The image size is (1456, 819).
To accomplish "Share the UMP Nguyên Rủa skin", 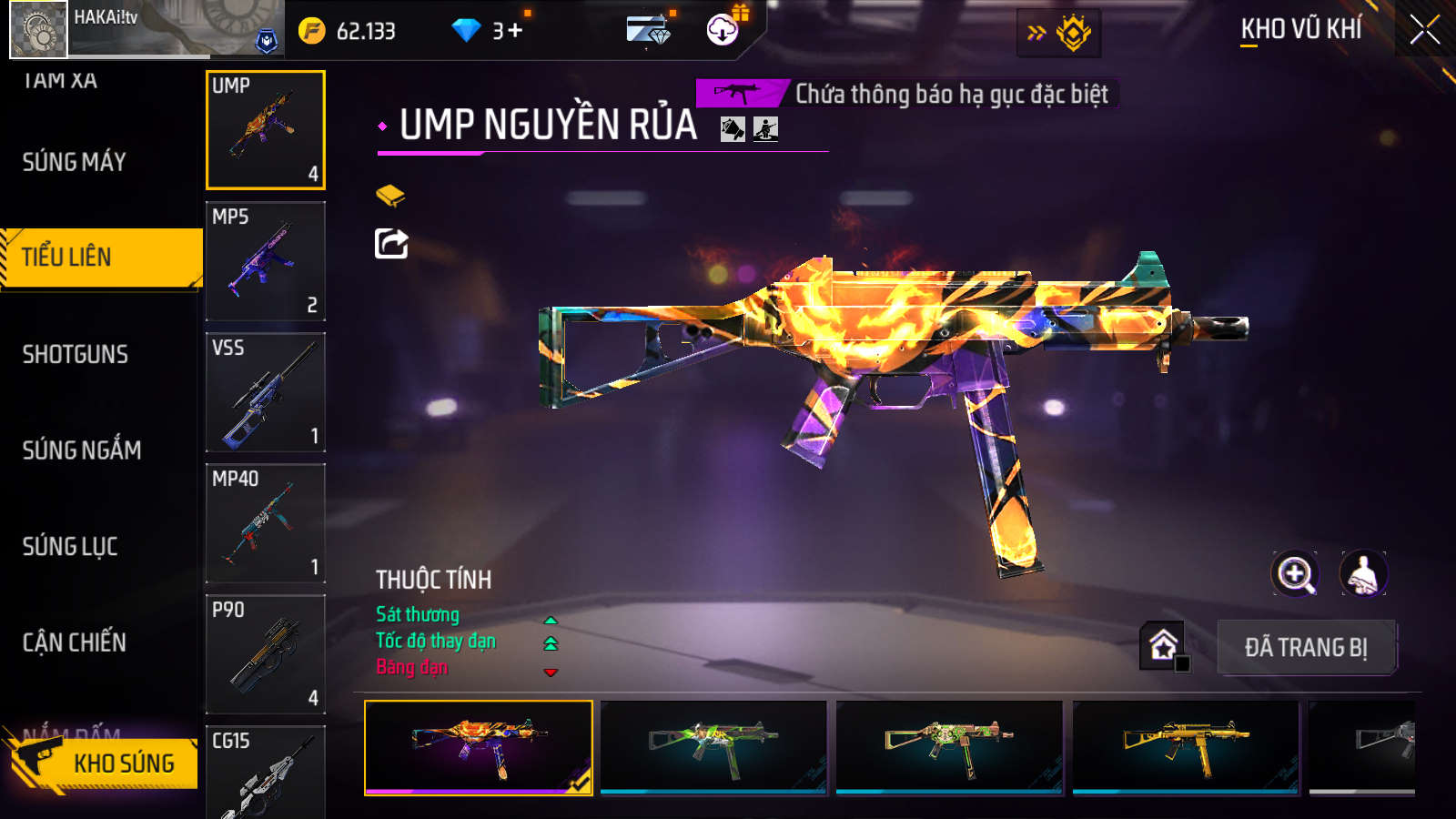I will (x=391, y=243).
